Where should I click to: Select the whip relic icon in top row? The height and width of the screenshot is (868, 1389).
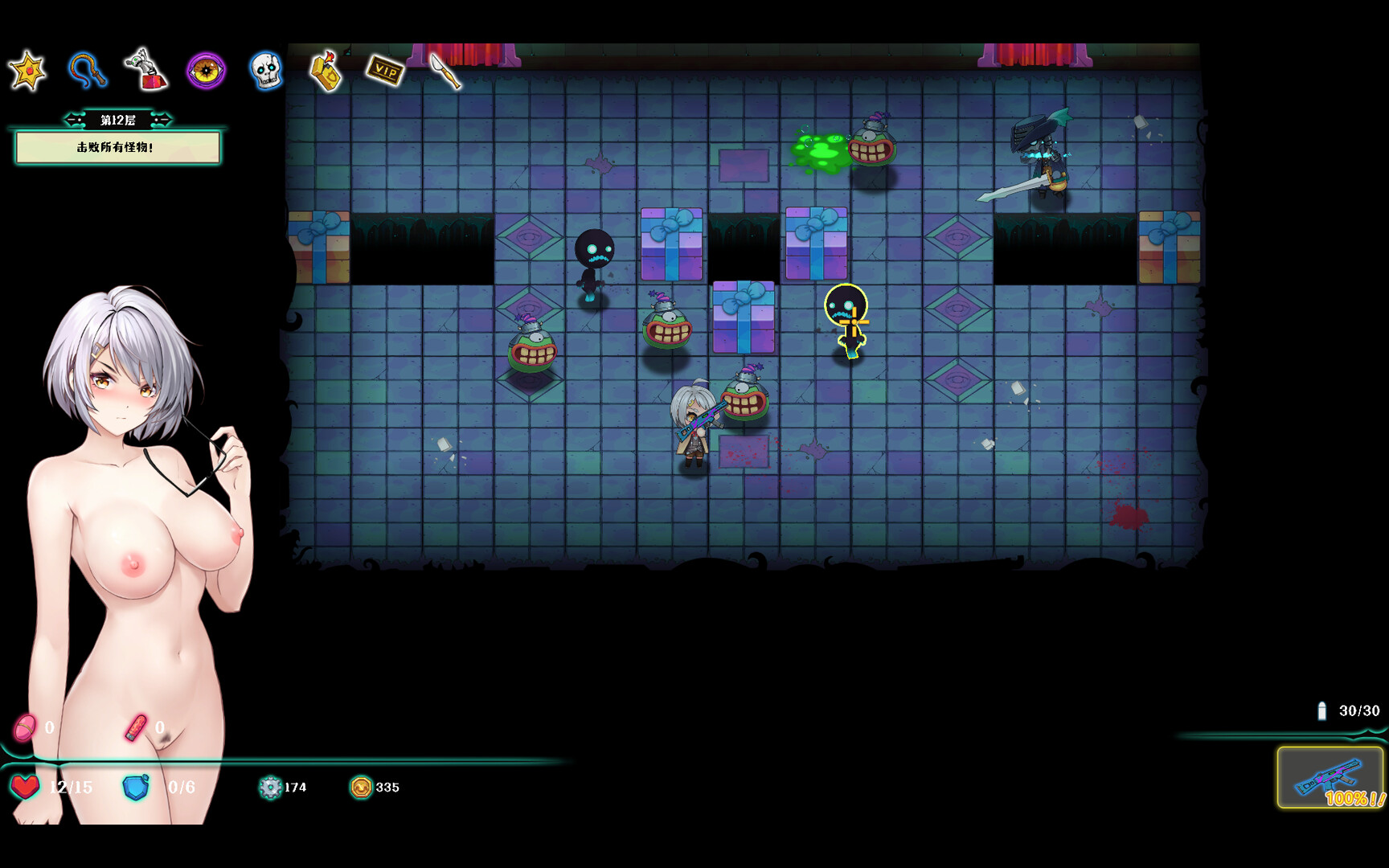(x=88, y=71)
